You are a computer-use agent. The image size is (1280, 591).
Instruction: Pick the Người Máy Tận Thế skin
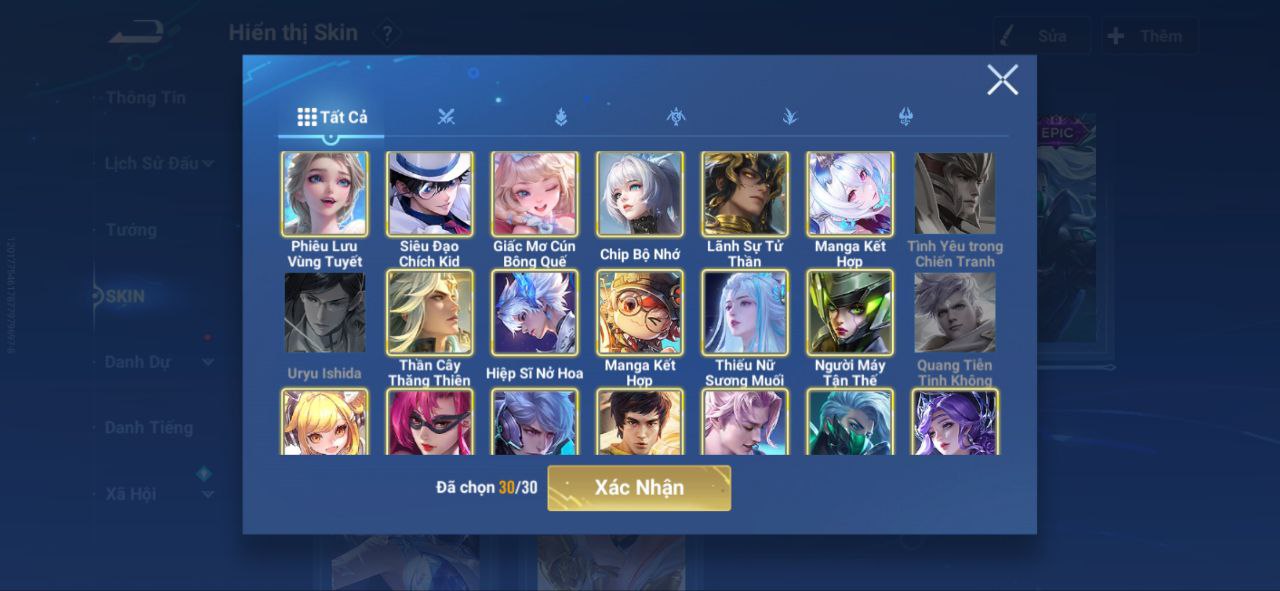pos(850,313)
